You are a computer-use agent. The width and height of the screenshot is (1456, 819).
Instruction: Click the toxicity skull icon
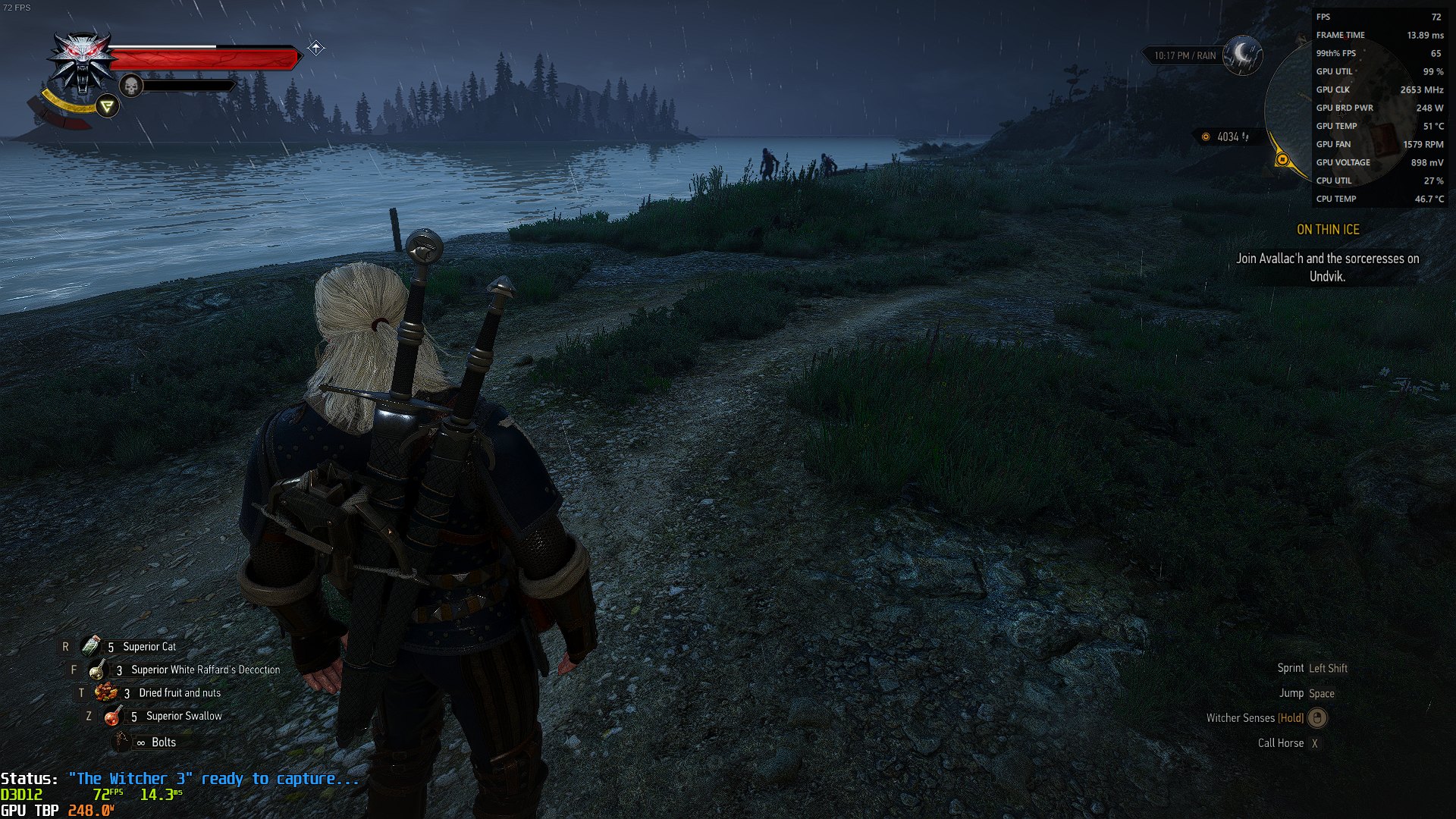point(131,86)
